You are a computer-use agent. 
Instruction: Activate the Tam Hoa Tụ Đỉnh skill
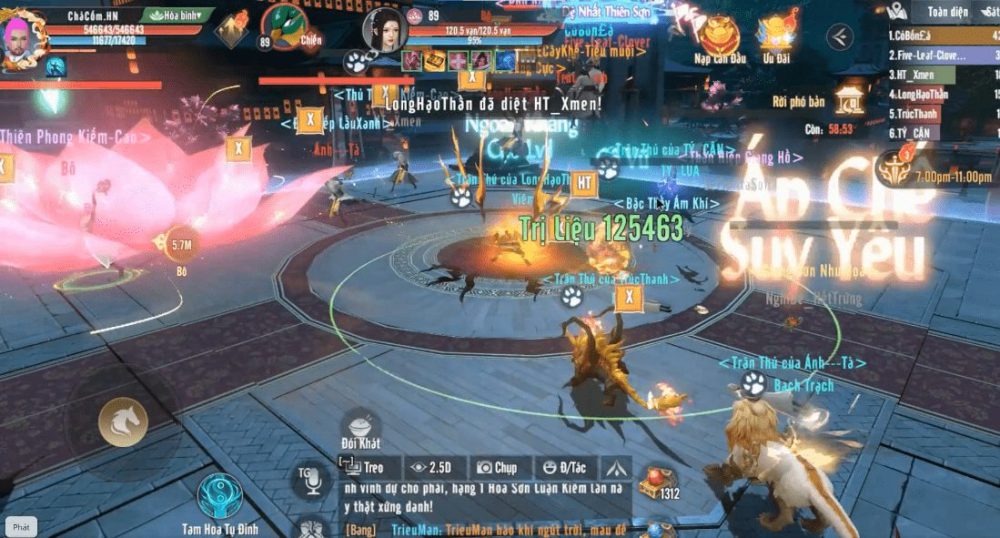coord(221,496)
